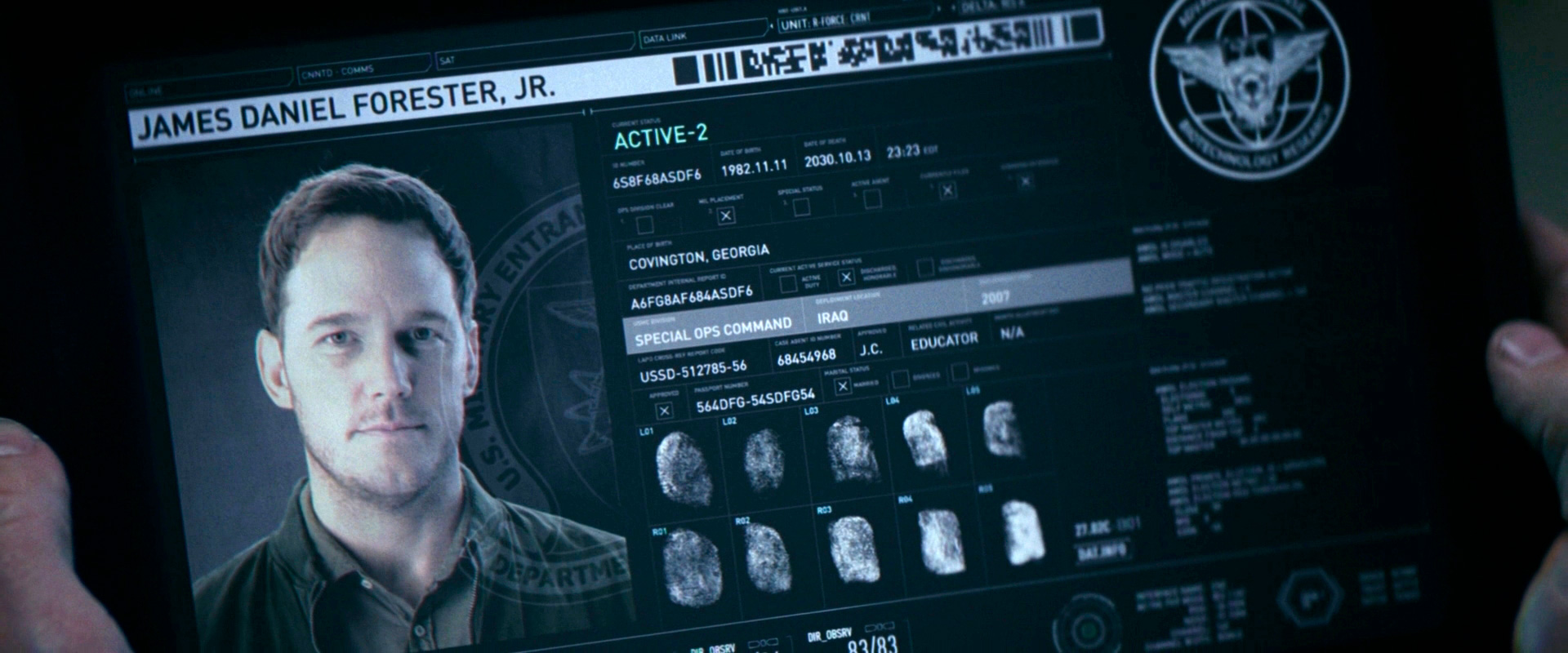Click the winged emblem seal logo
This screenshot has width=1568, height=653.
coord(1249,90)
